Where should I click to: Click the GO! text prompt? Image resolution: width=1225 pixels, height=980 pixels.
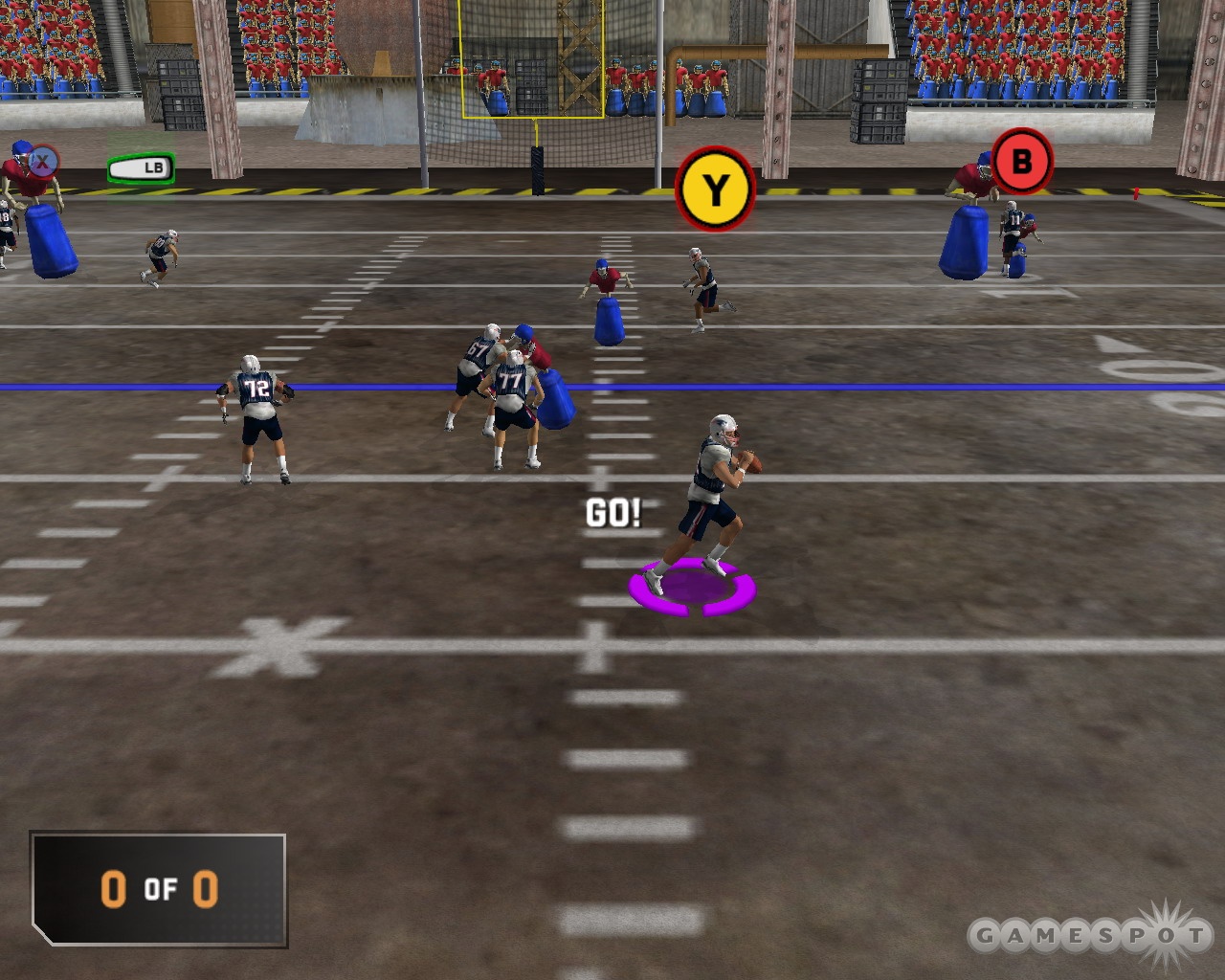(x=613, y=514)
